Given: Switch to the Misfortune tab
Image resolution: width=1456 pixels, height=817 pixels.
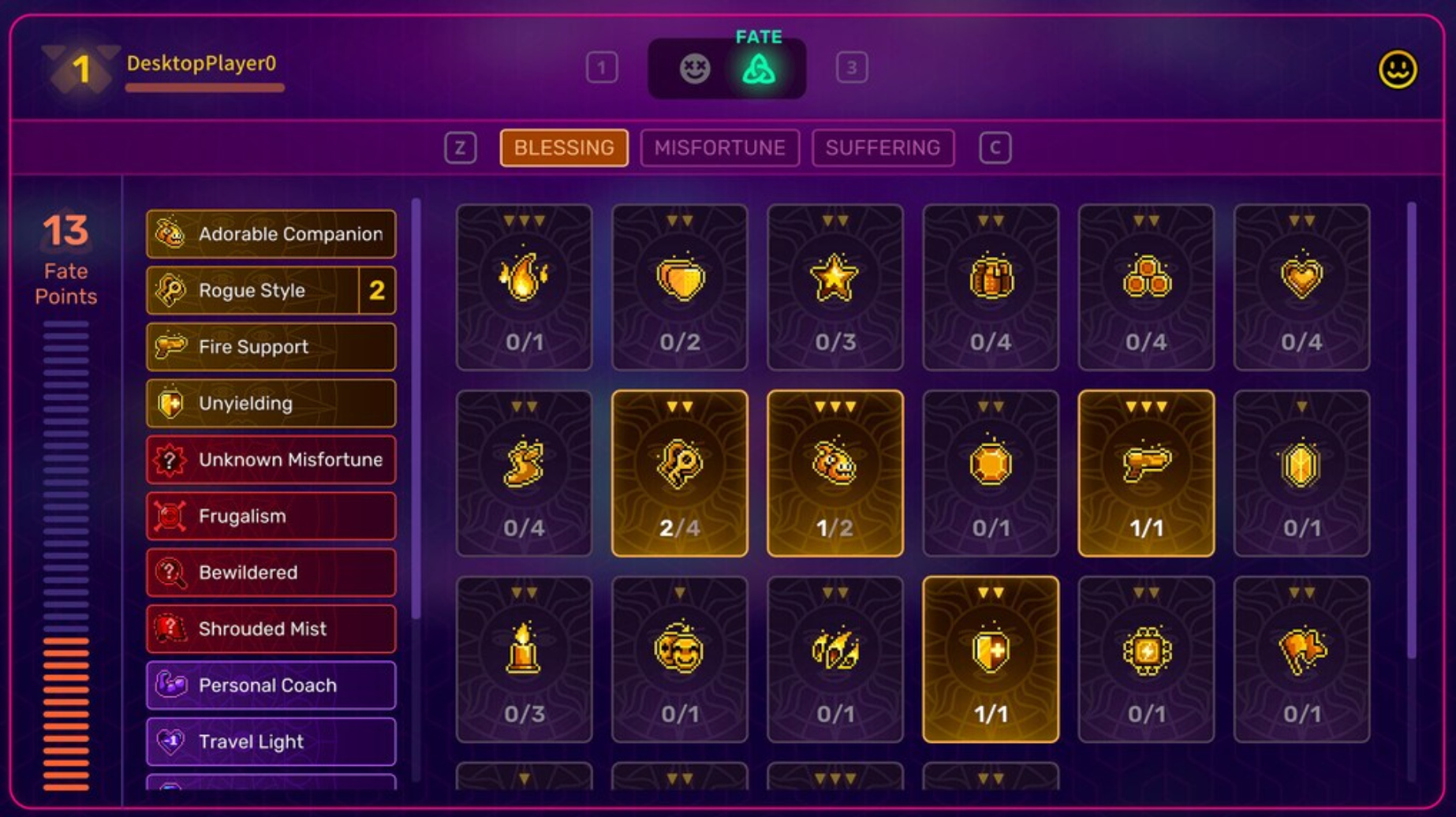Looking at the screenshot, I should [x=719, y=147].
